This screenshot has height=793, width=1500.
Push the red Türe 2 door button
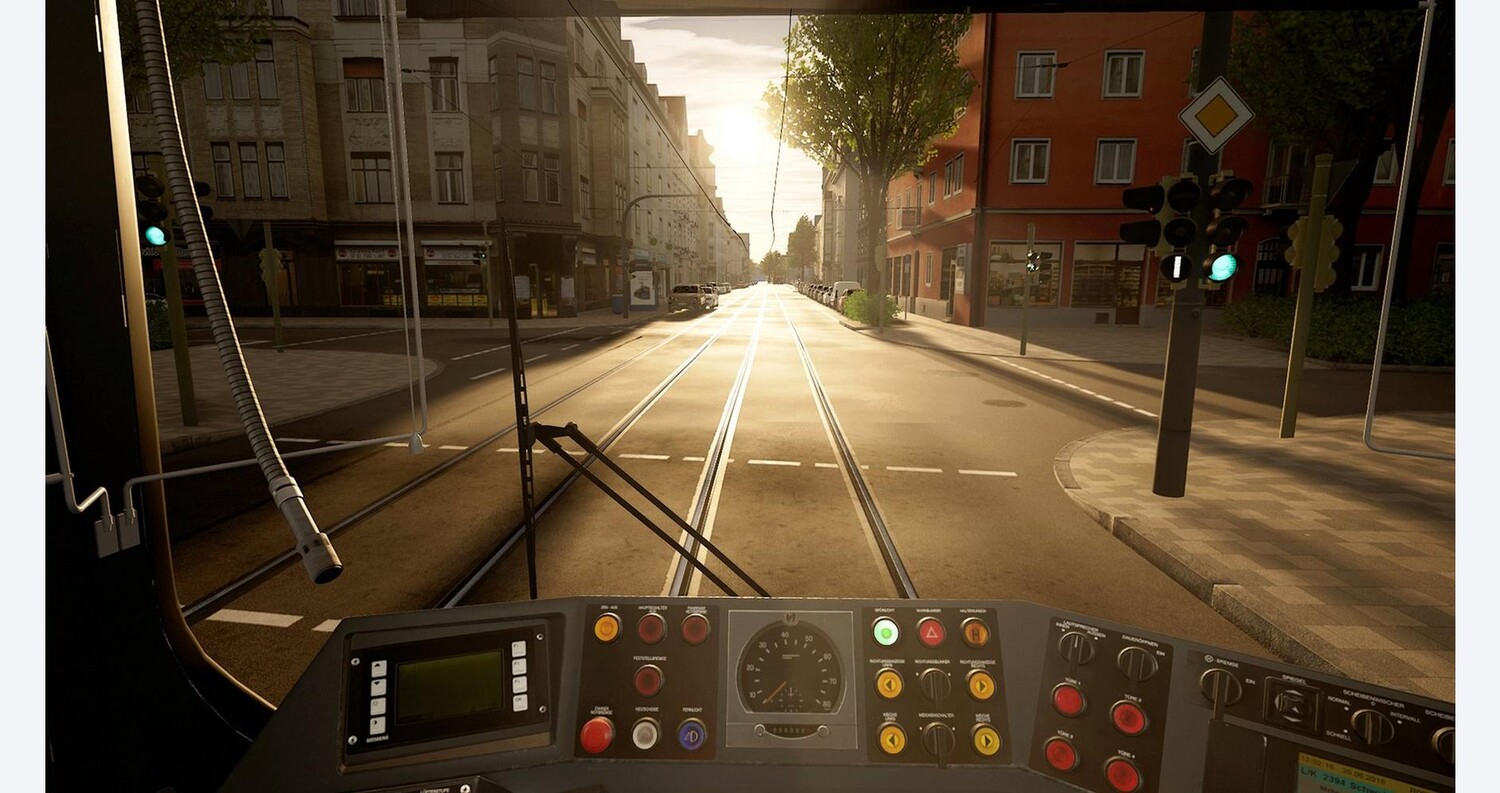[x=1128, y=717]
